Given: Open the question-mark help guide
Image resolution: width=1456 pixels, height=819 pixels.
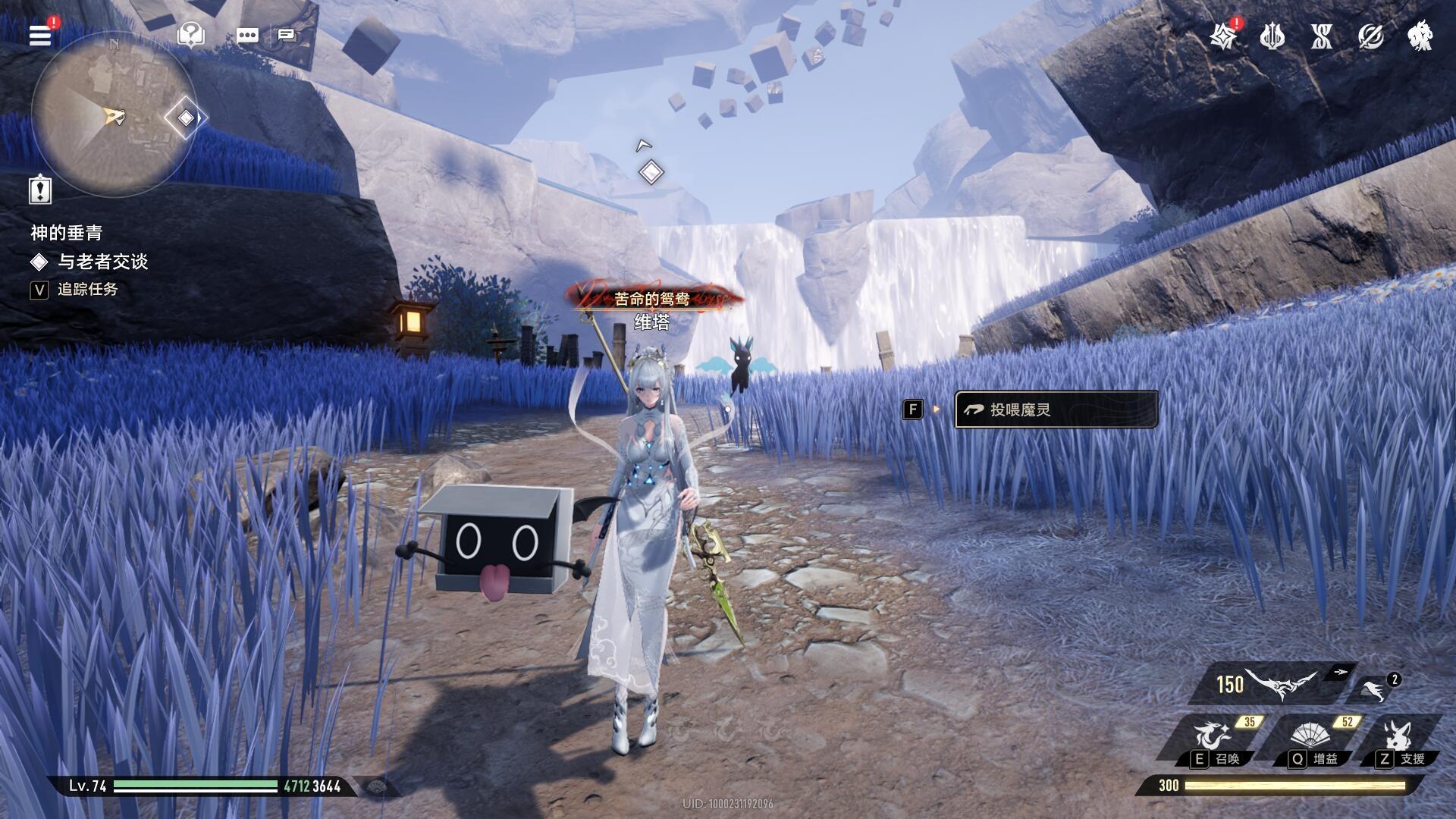Looking at the screenshot, I should [190, 34].
